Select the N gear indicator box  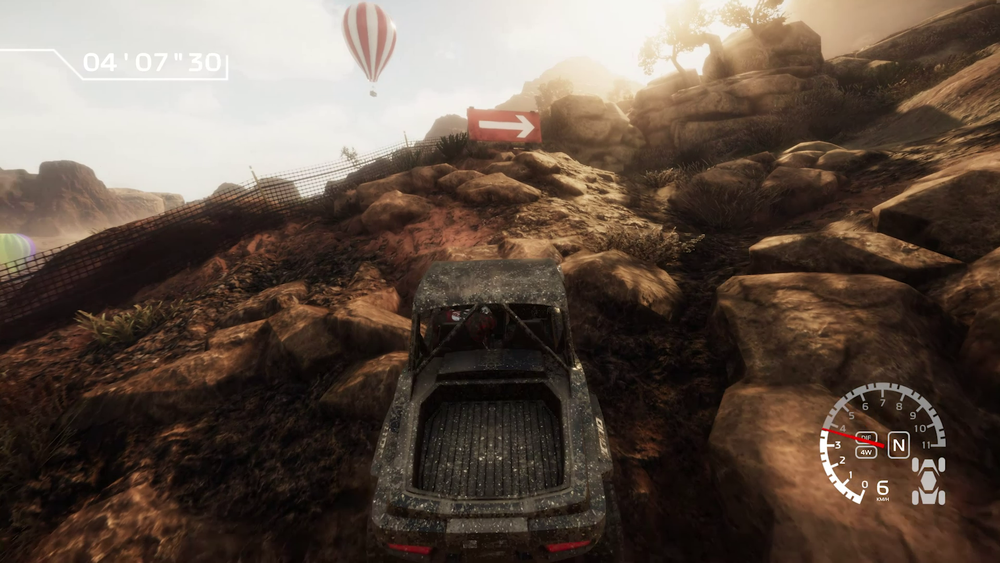click(898, 445)
